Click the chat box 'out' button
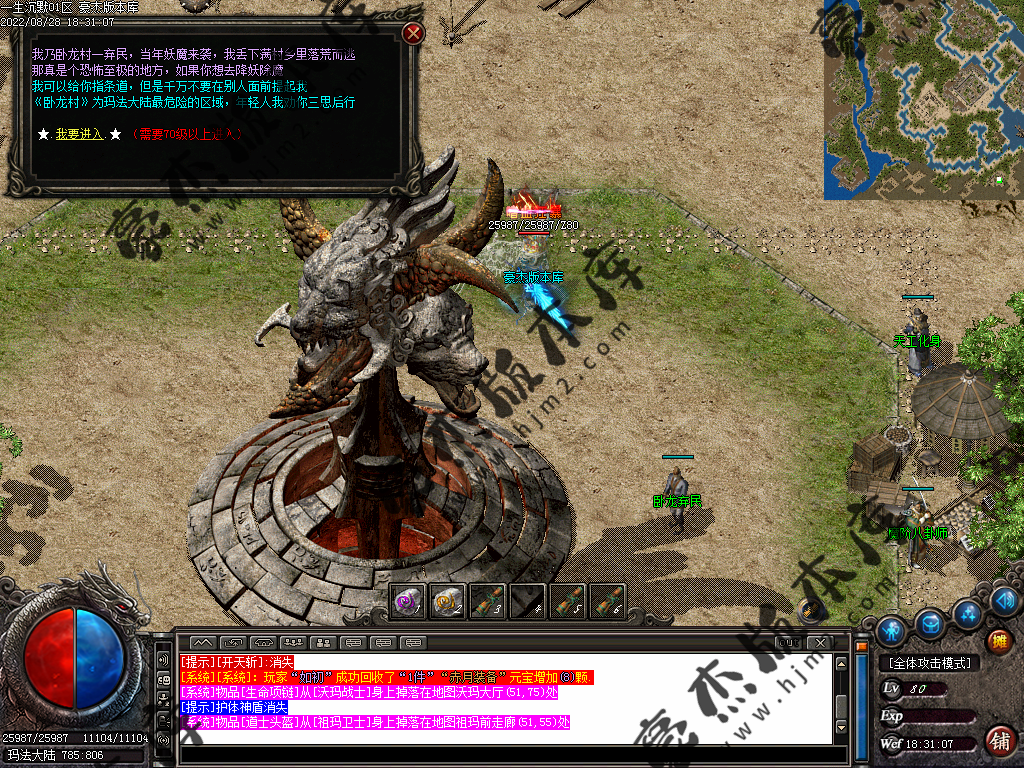The height and width of the screenshot is (768, 1024). pyautogui.click(x=789, y=642)
